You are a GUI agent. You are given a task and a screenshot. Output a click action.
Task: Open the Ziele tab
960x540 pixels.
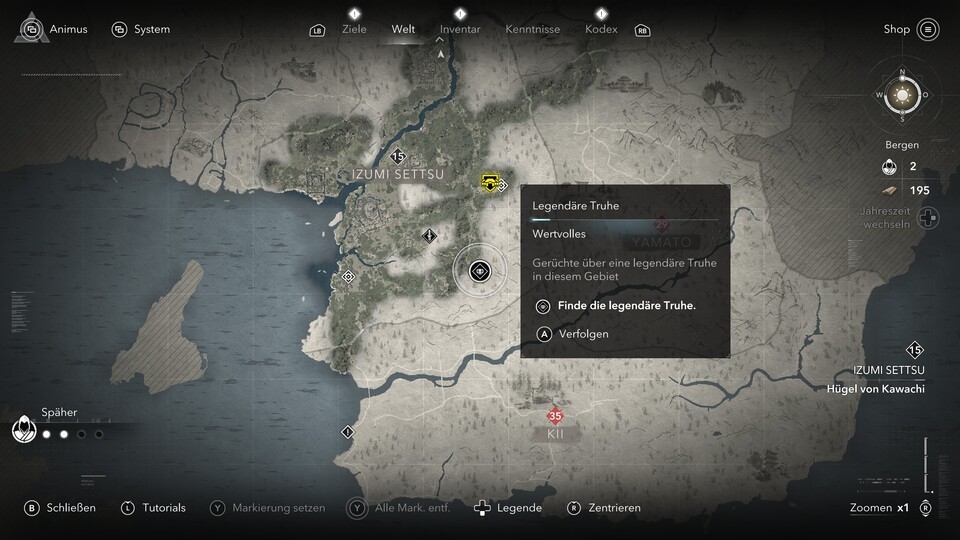click(354, 29)
